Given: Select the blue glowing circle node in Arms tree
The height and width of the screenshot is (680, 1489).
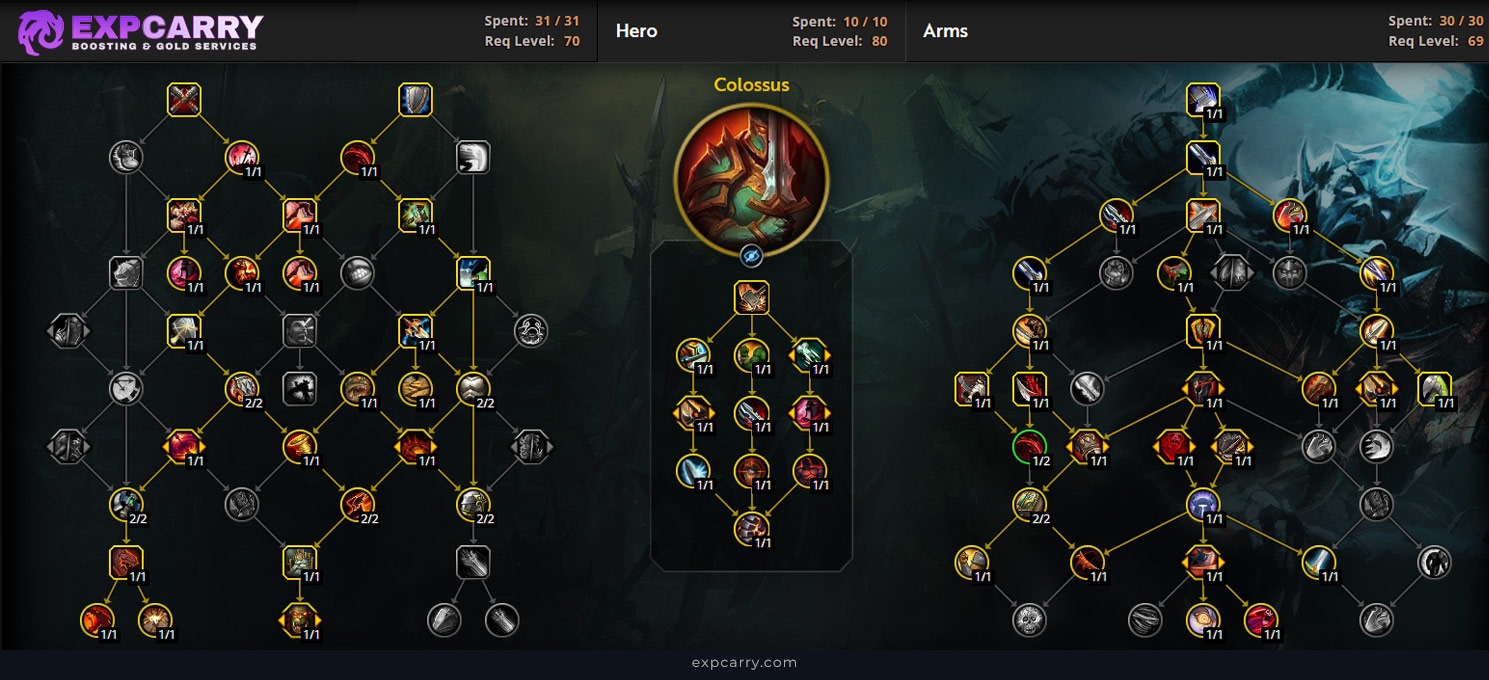Looking at the screenshot, I should pos(1203,504).
